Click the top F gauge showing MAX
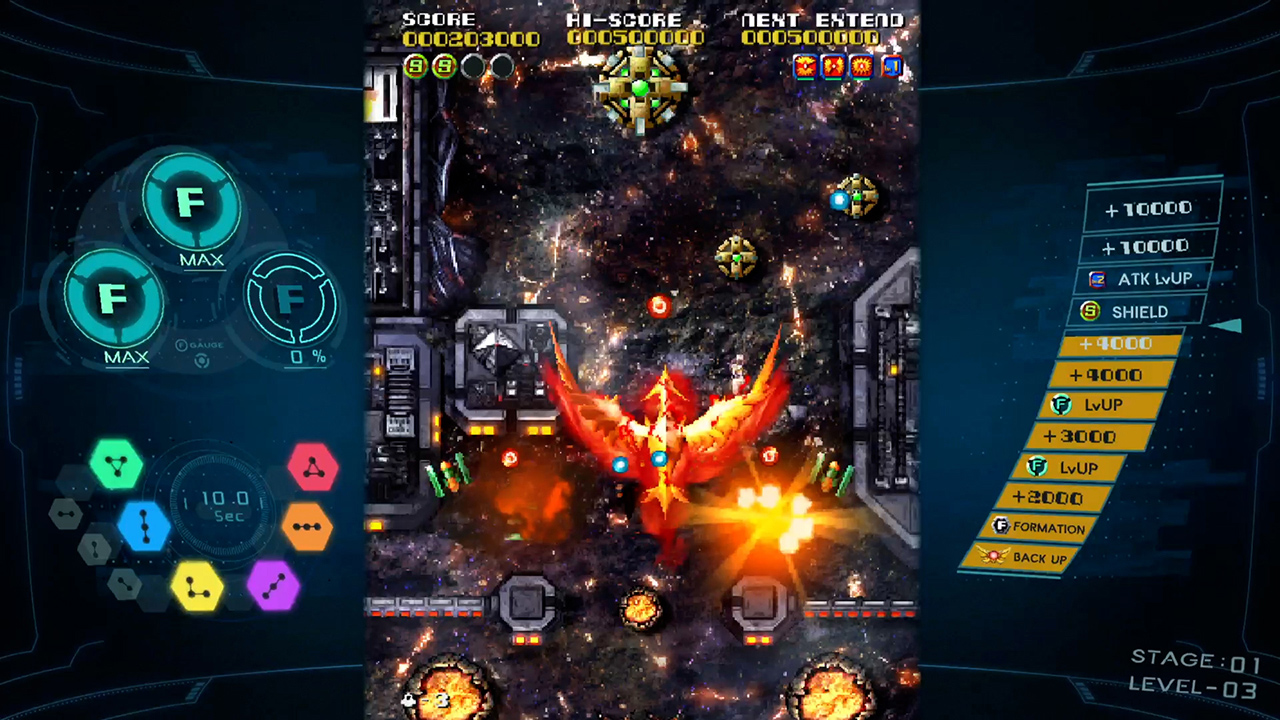Screen dimensions: 1280x720 tap(192, 202)
